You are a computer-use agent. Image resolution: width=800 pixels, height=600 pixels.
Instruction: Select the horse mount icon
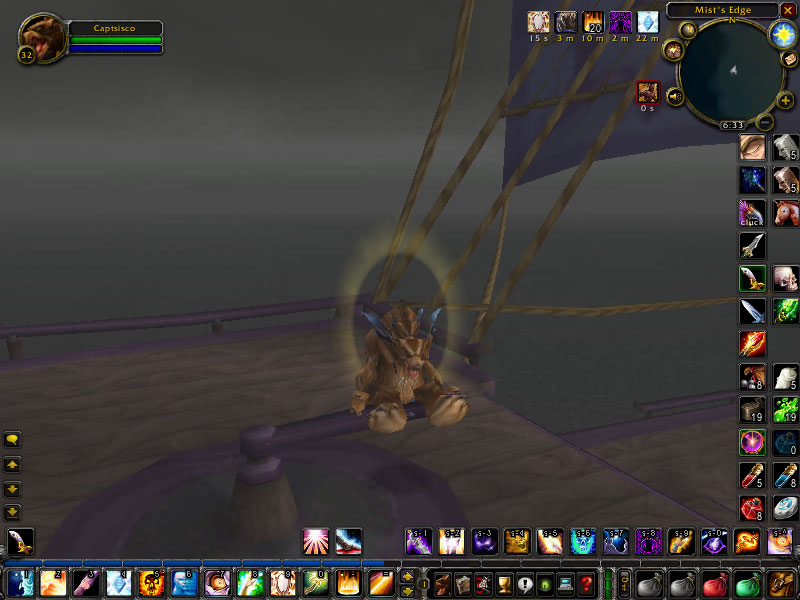coord(786,213)
